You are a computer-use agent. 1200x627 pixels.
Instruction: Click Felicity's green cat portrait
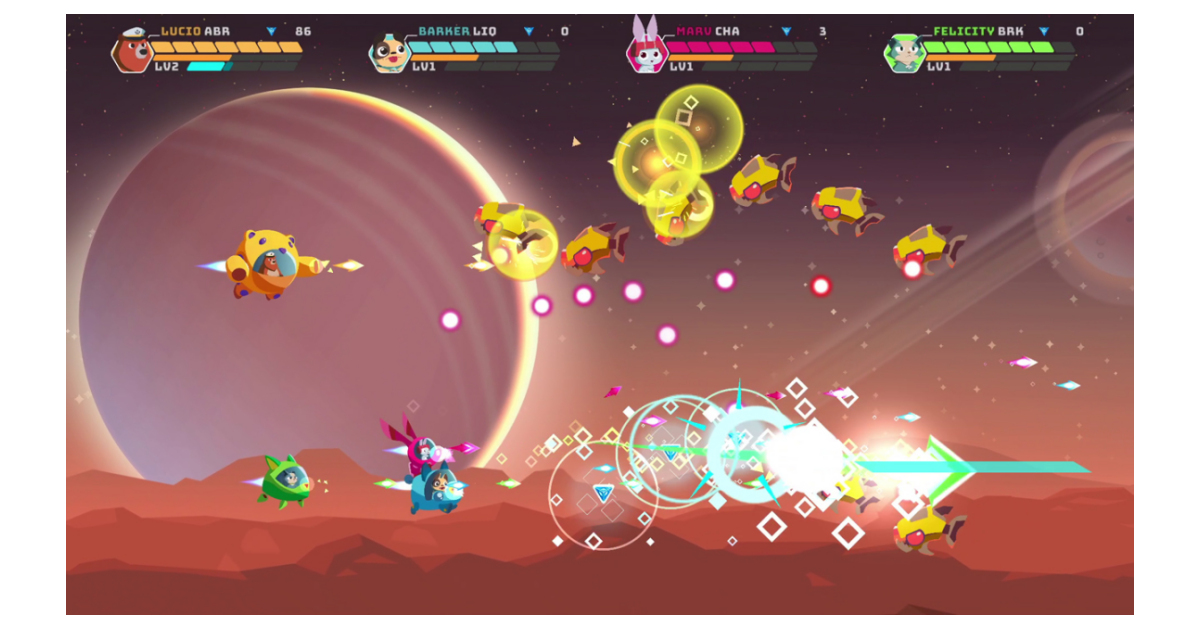(903, 51)
